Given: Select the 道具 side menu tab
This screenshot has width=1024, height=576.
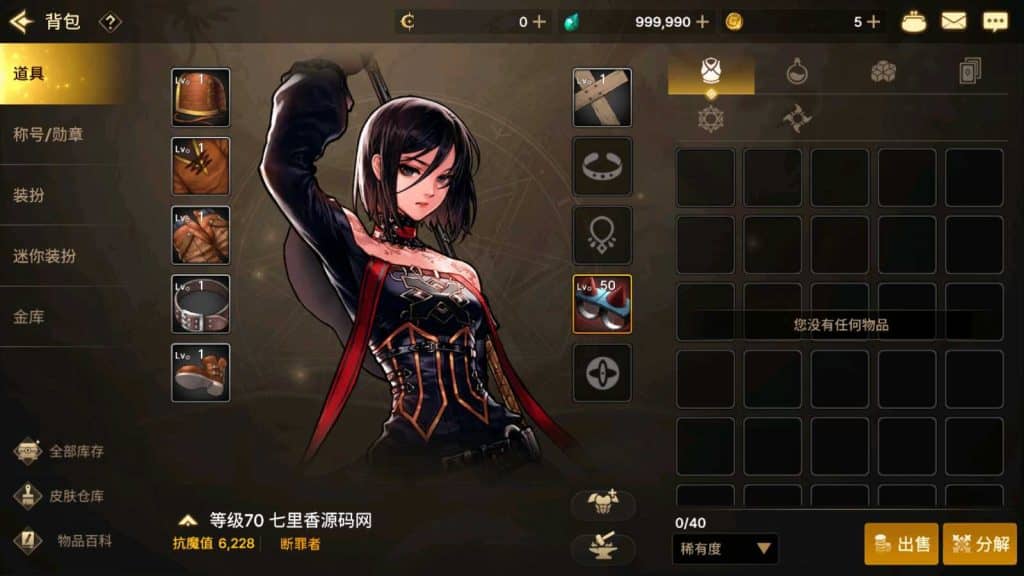Looking at the screenshot, I should [x=62, y=74].
